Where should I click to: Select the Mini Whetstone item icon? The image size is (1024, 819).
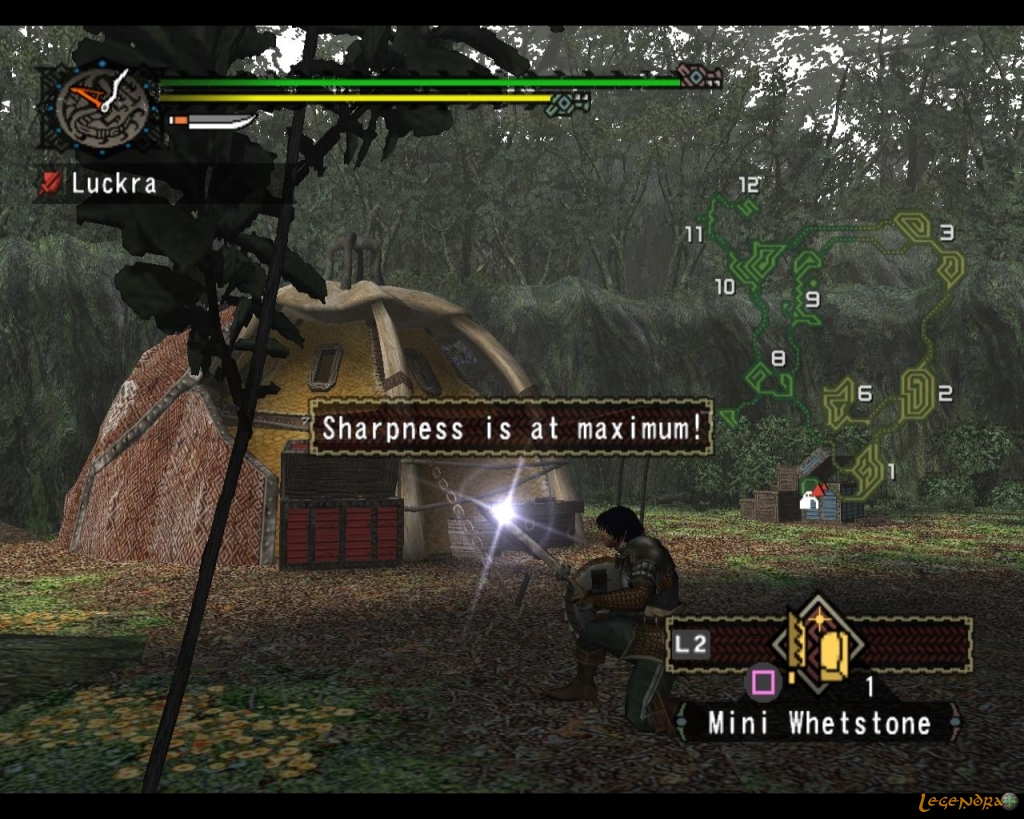(x=819, y=646)
